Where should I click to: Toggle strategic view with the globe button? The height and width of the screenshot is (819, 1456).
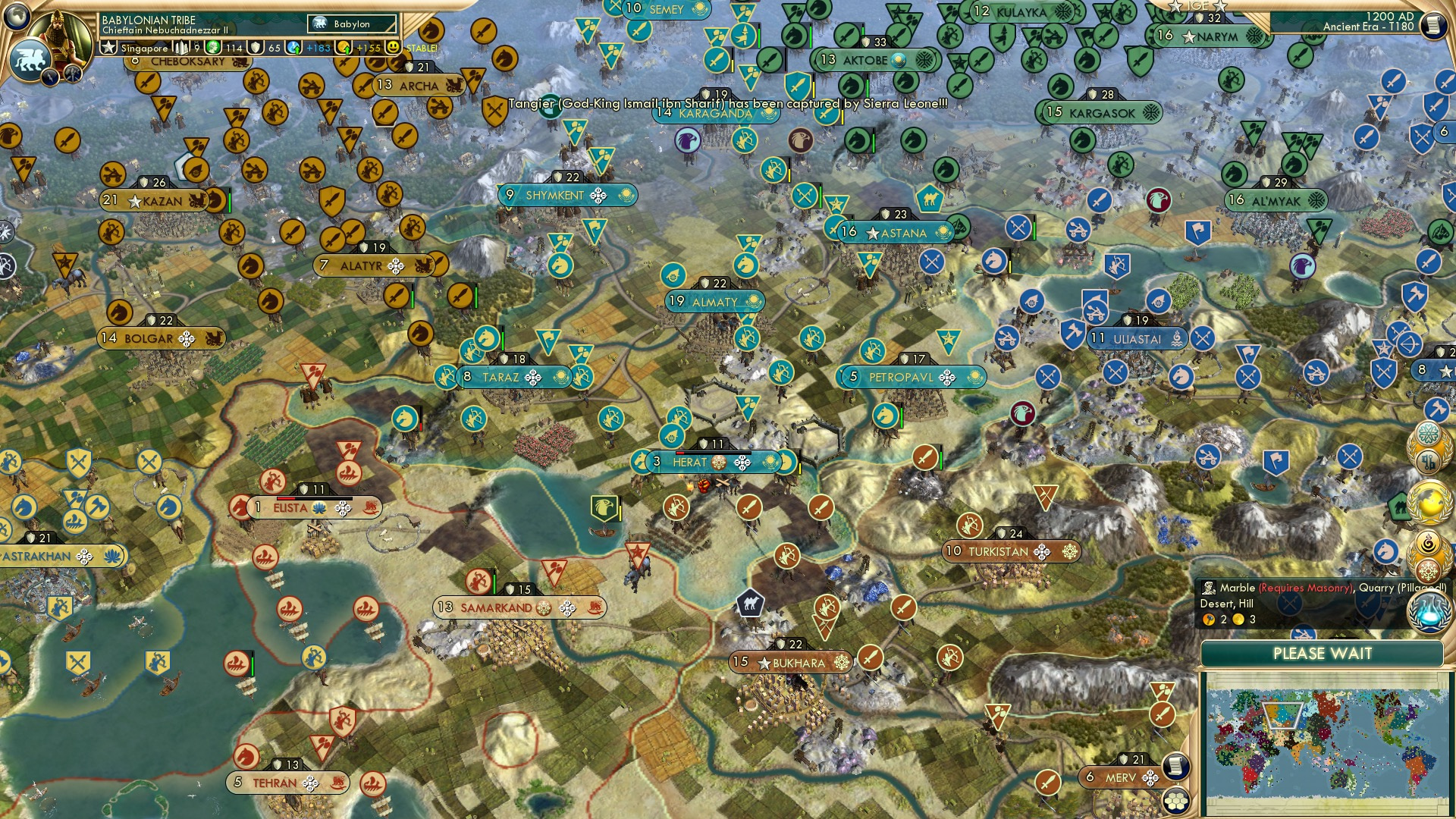coord(17,17)
